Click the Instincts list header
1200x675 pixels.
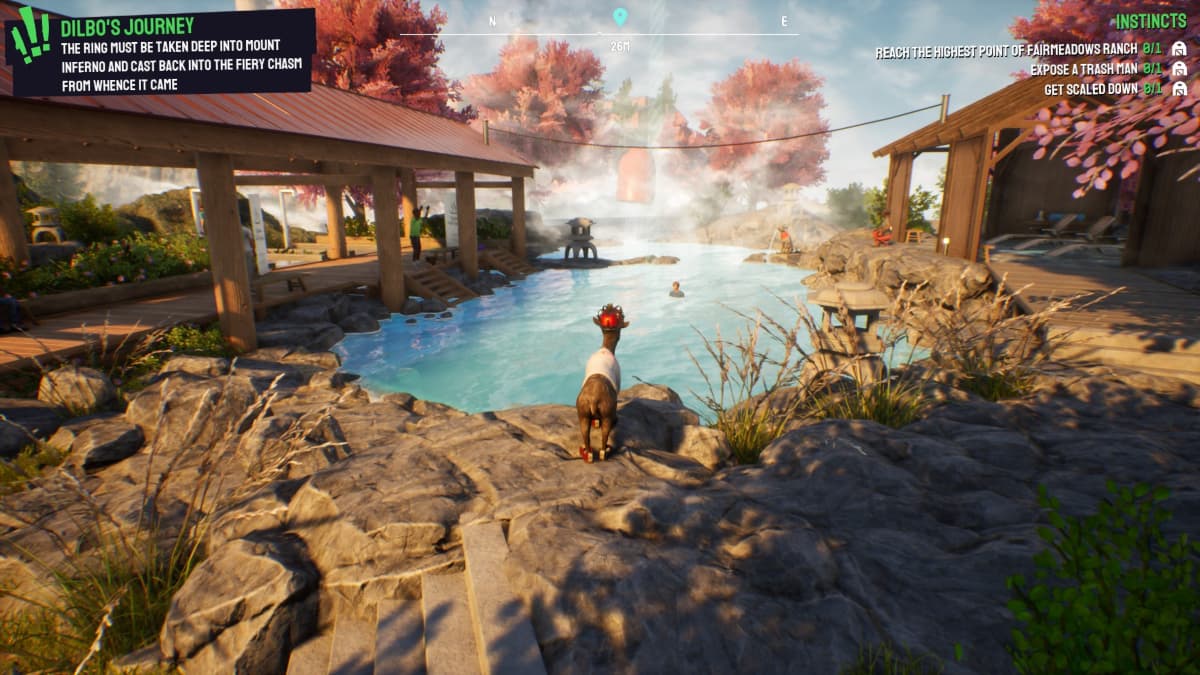coord(1150,21)
